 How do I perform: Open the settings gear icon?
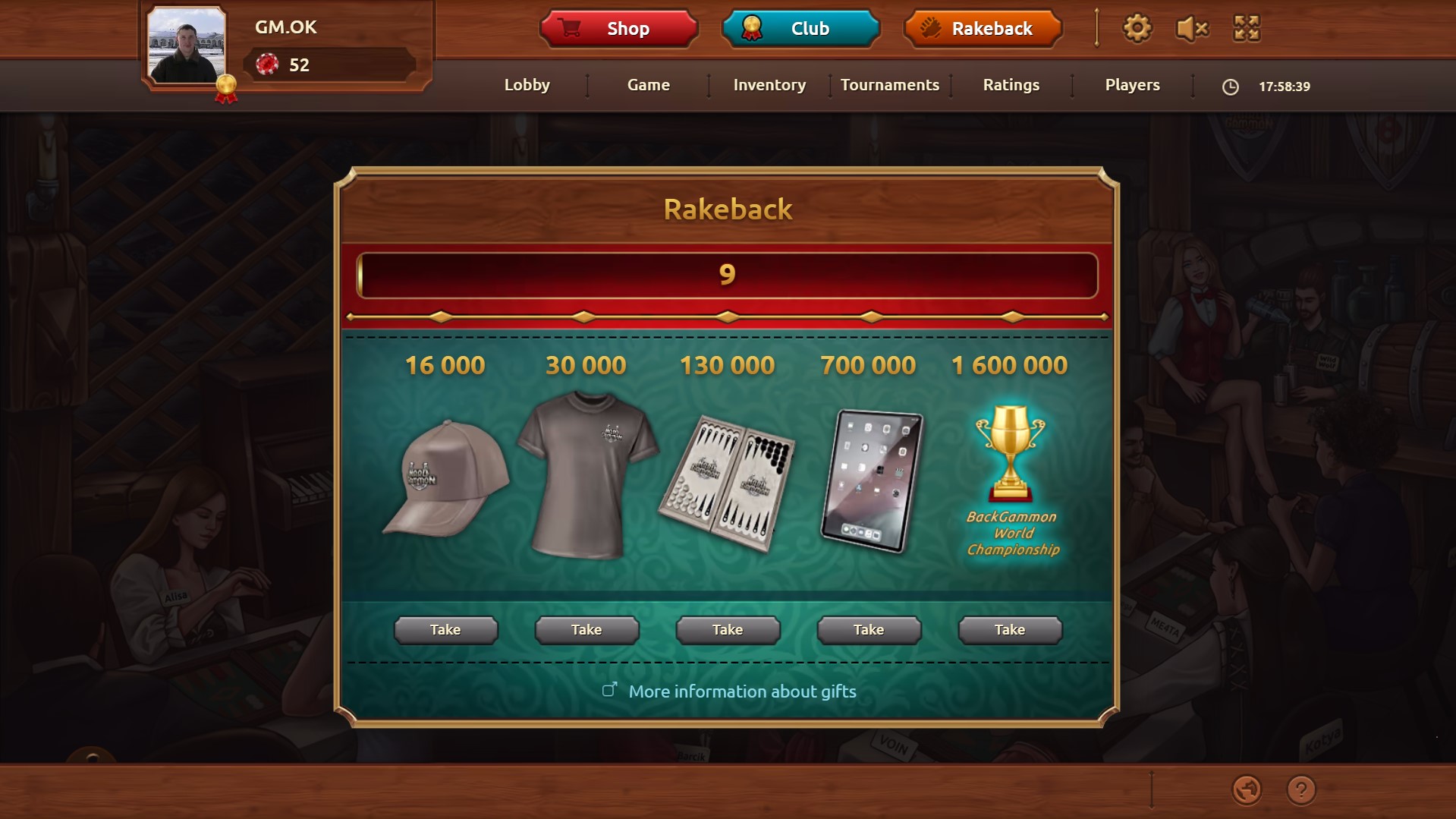click(1136, 28)
